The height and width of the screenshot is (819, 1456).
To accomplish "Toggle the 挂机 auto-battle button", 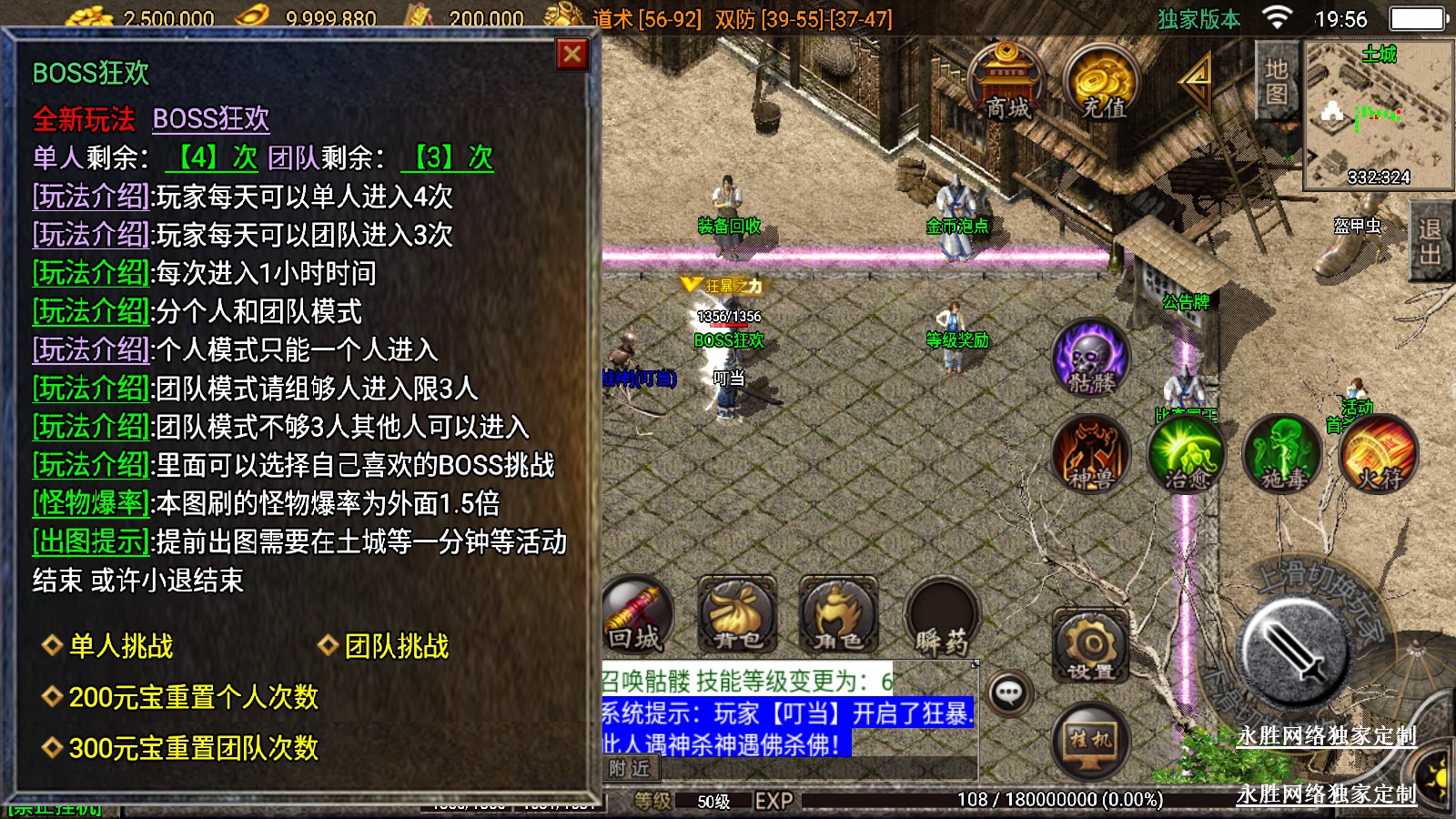I will click(1090, 740).
